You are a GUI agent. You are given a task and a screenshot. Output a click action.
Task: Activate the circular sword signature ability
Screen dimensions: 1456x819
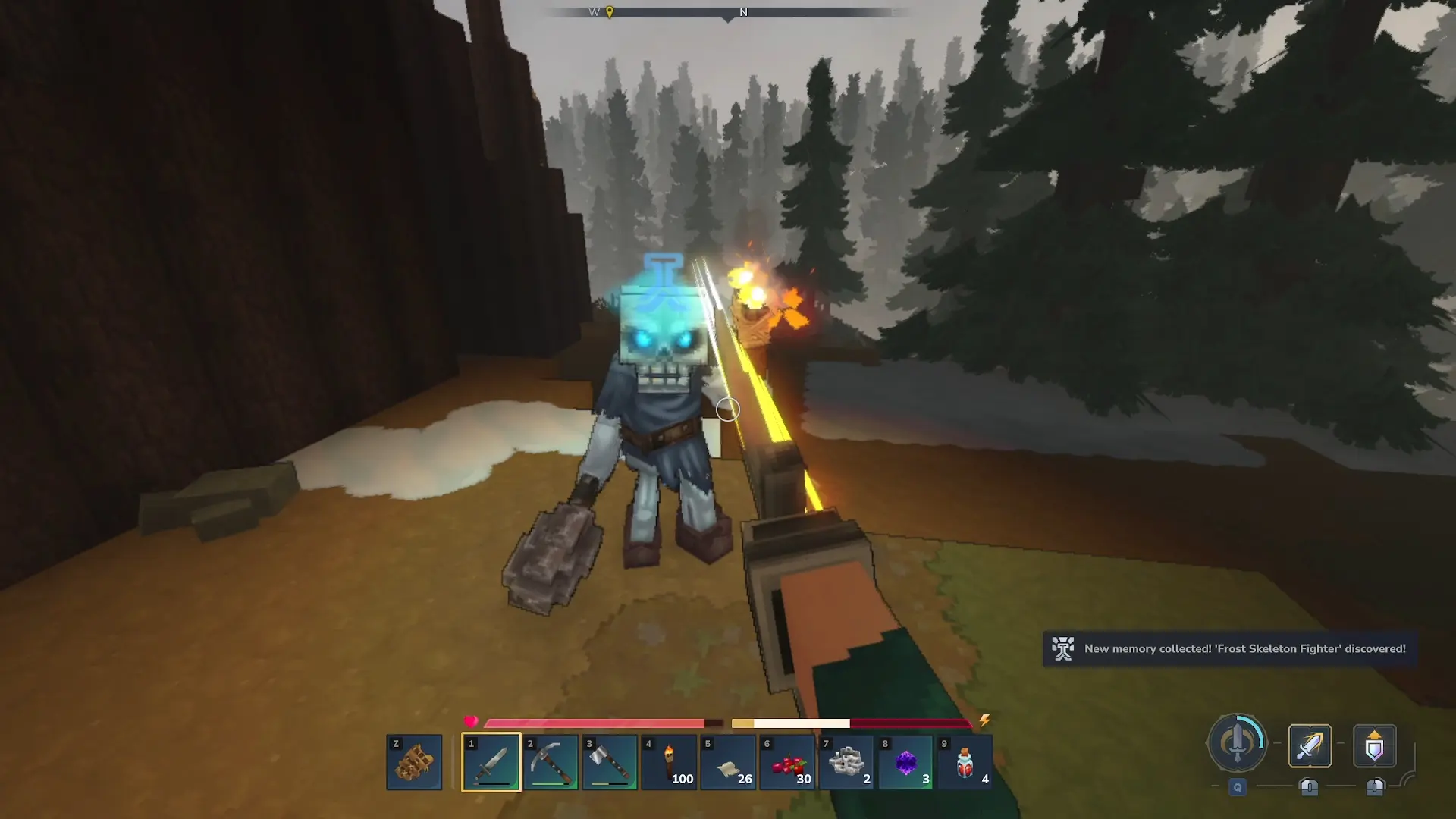(1237, 743)
